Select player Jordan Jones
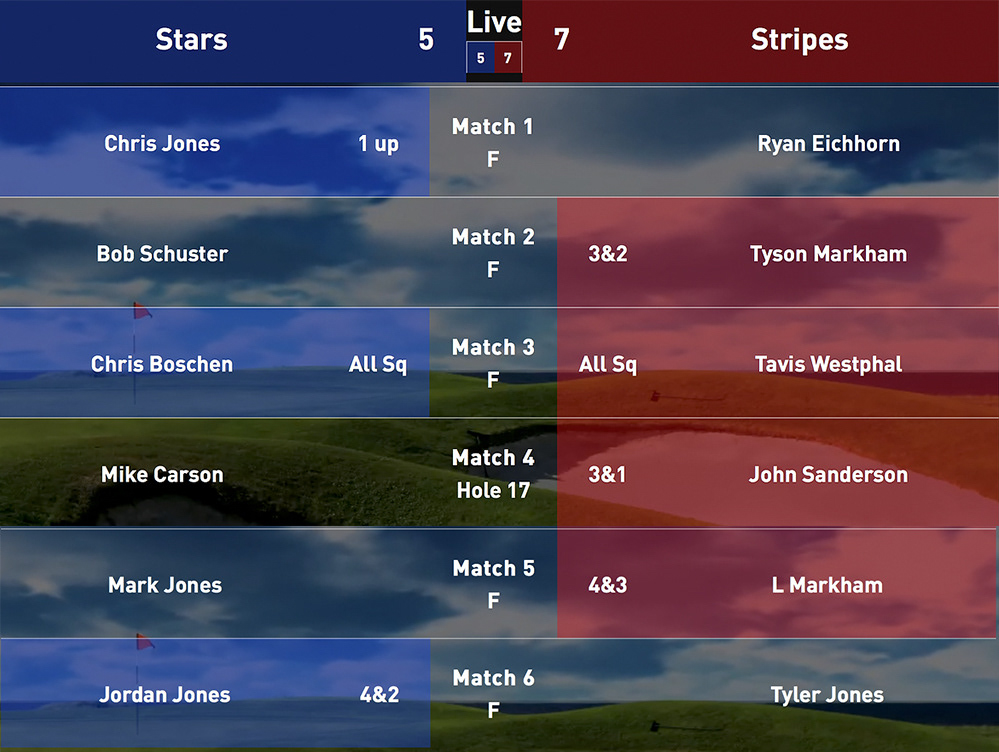Image resolution: width=999 pixels, height=752 pixels. (165, 695)
